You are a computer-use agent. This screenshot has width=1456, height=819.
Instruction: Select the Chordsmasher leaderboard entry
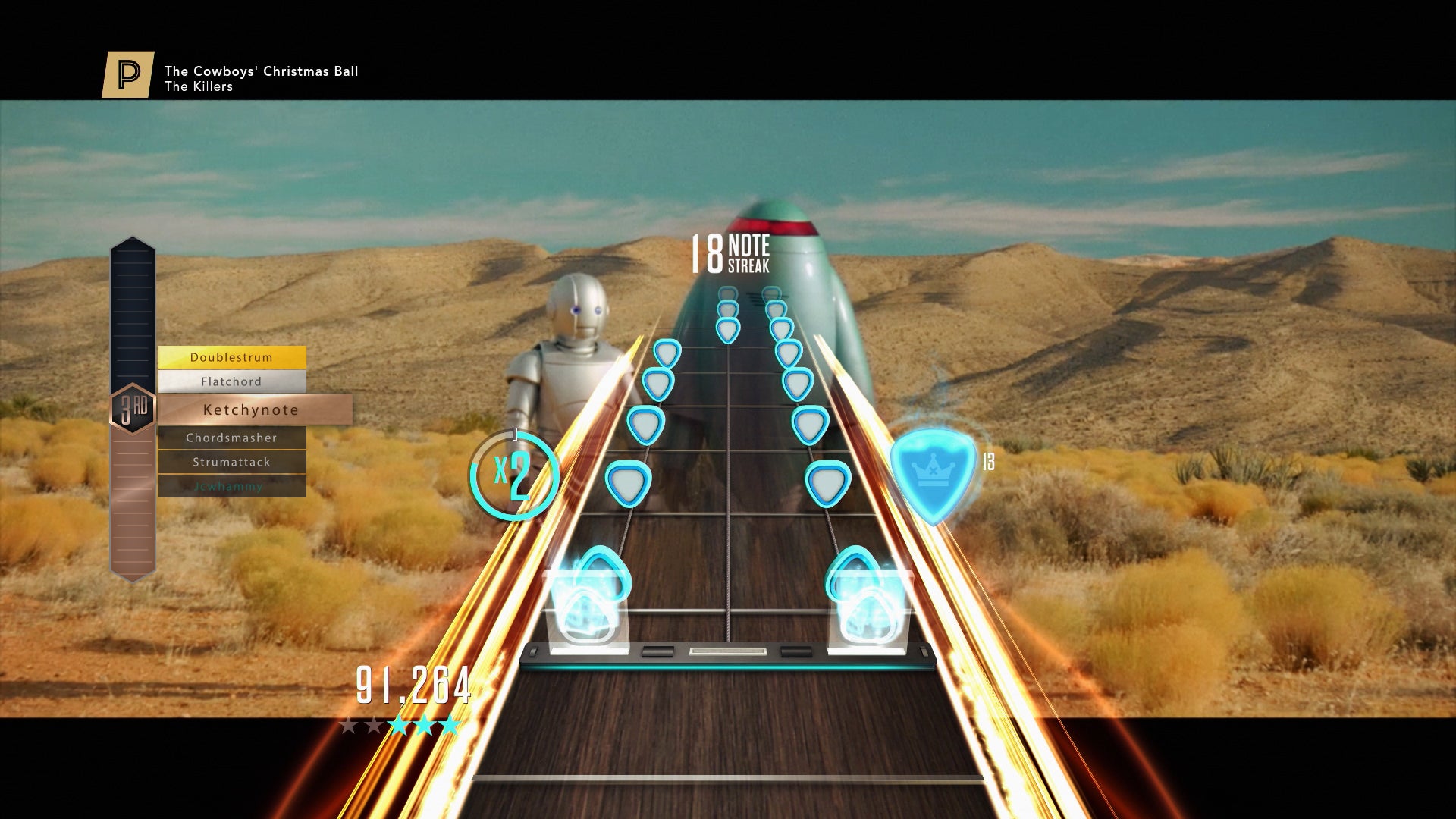pyautogui.click(x=232, y=438)
